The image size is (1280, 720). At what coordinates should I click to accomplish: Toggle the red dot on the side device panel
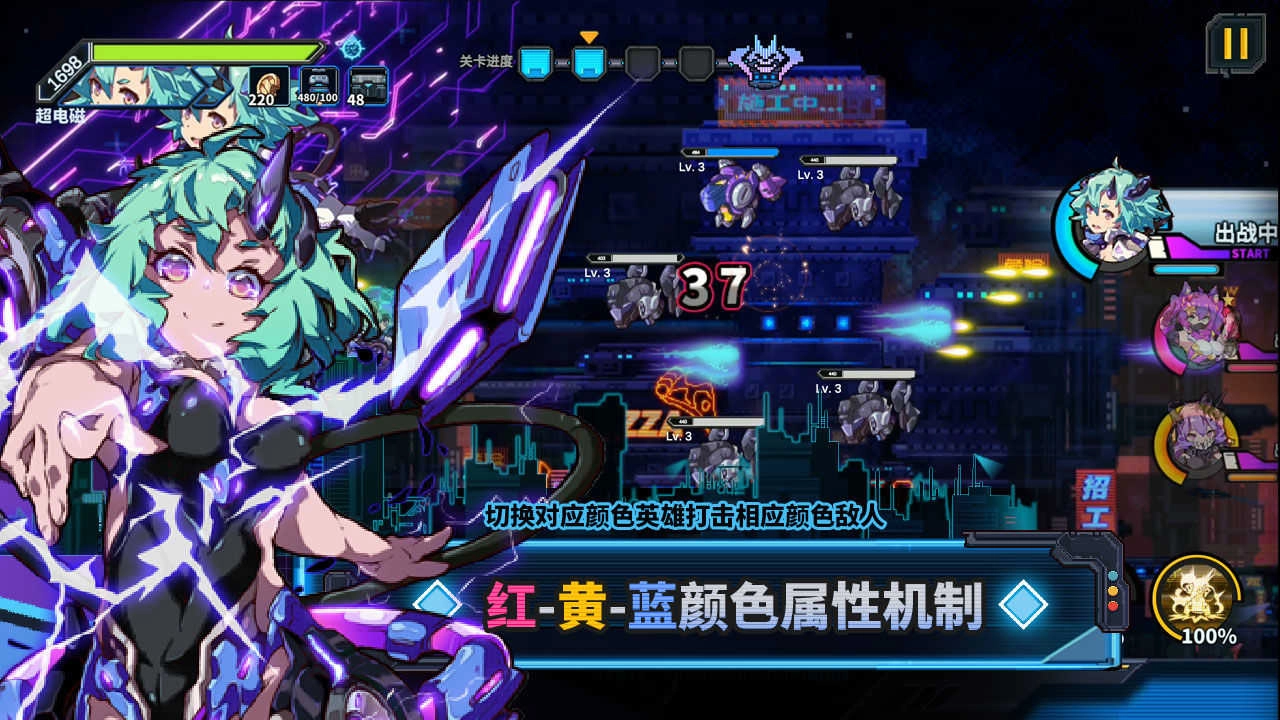tap(1113, 605)
